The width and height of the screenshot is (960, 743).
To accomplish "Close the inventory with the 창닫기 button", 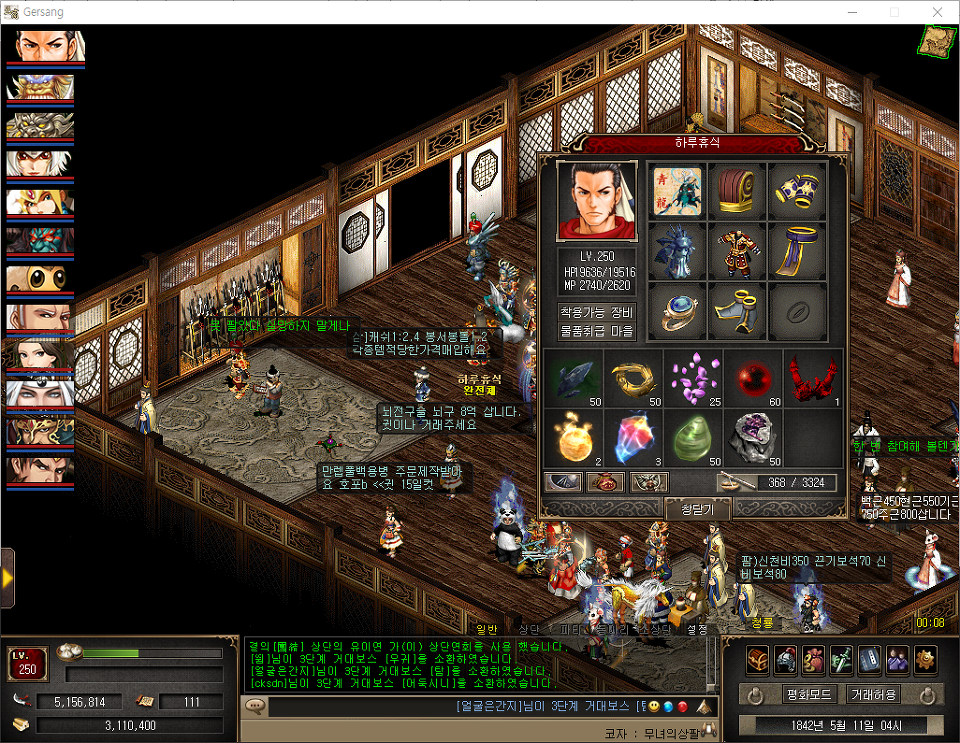I will click(x=697, y=509).
